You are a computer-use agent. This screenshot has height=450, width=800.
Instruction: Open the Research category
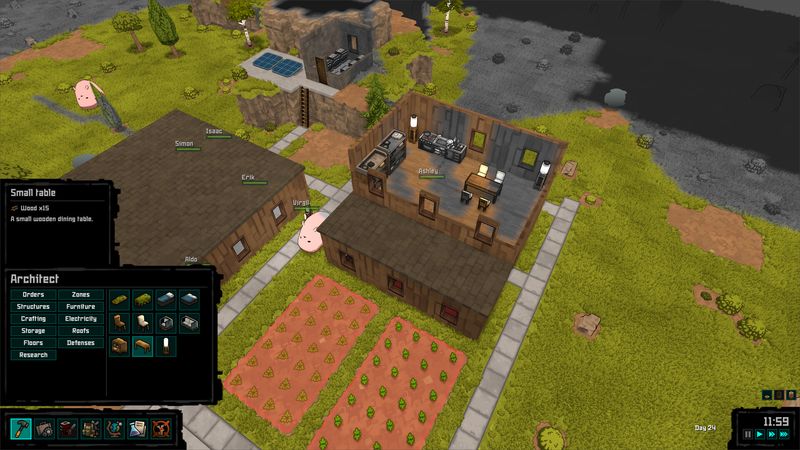pyautogui.click(x=33, y=355)
